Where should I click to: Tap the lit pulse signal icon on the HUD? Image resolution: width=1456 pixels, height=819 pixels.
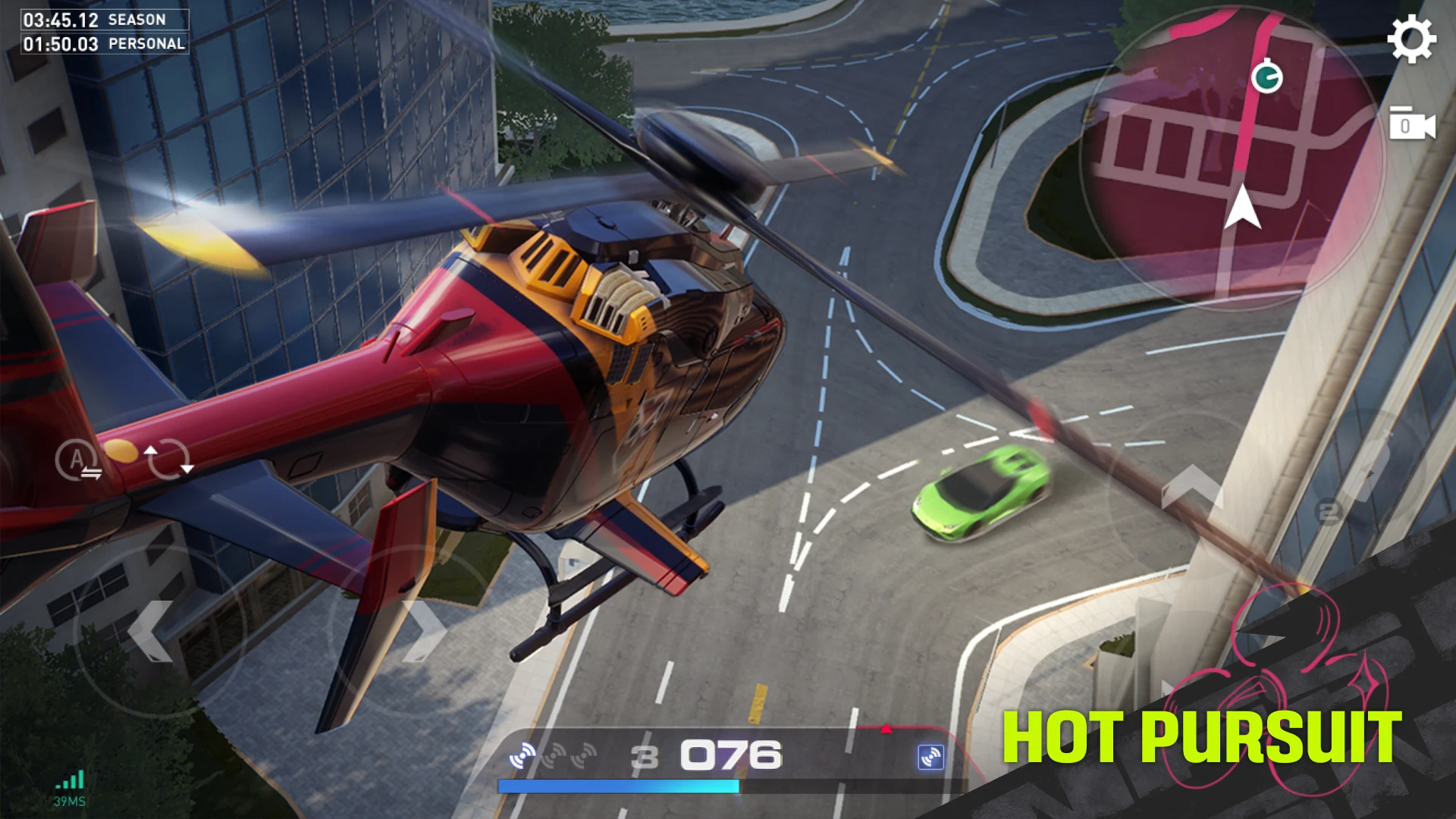(x=523, y=755)
